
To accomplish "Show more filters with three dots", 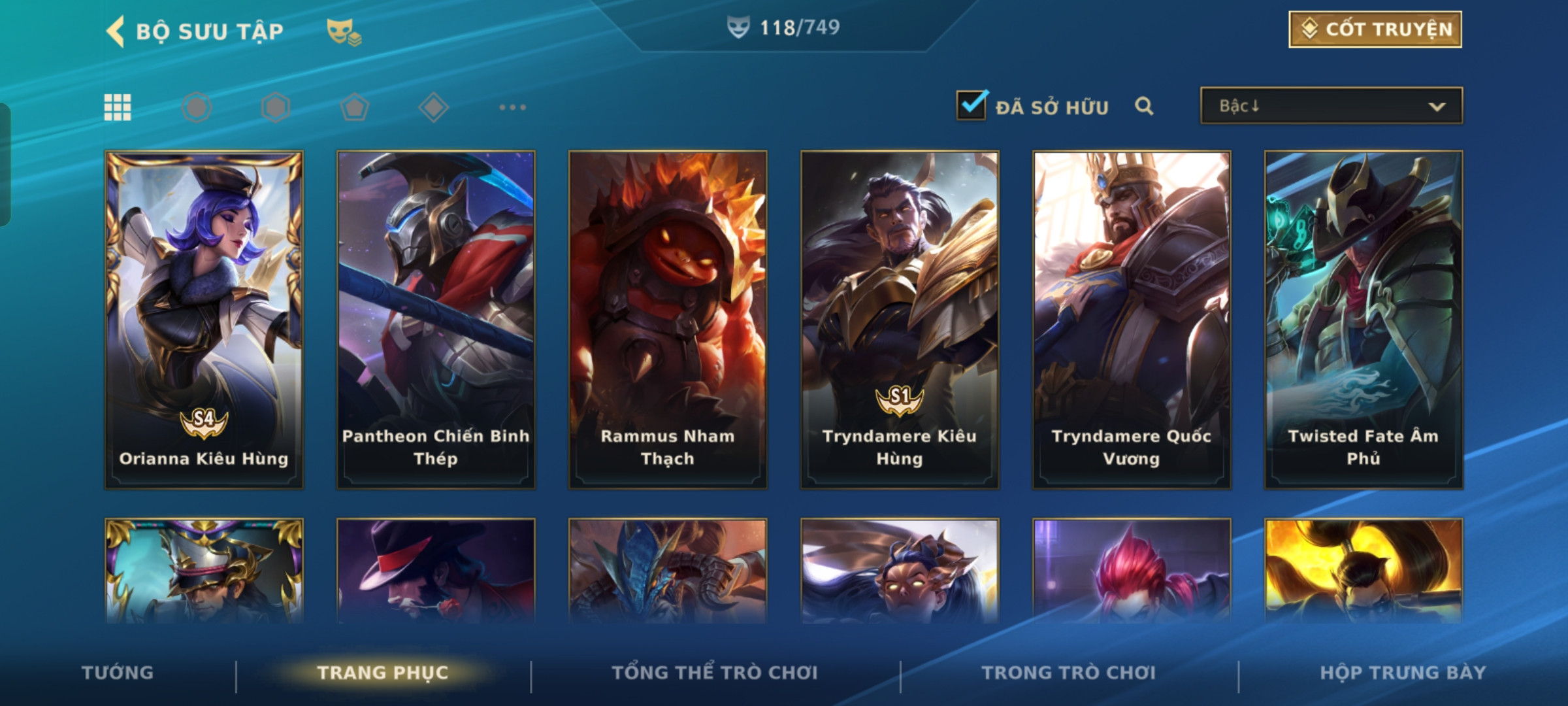I will point(512,107).
